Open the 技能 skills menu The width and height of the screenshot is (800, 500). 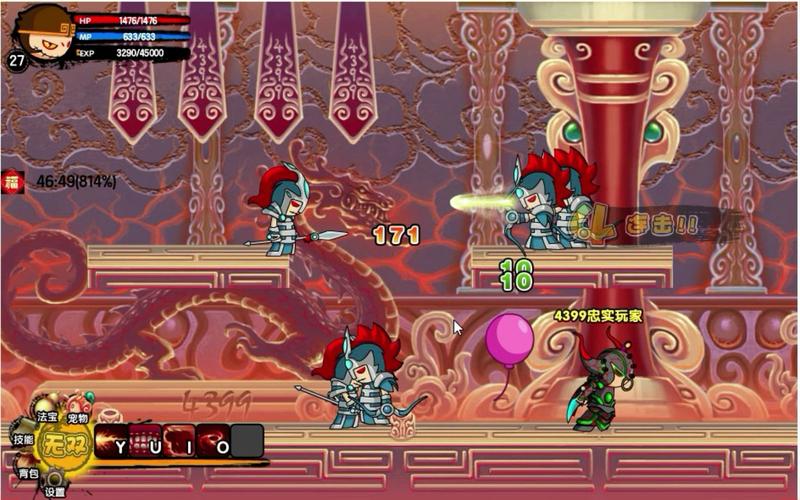[23, 439]
